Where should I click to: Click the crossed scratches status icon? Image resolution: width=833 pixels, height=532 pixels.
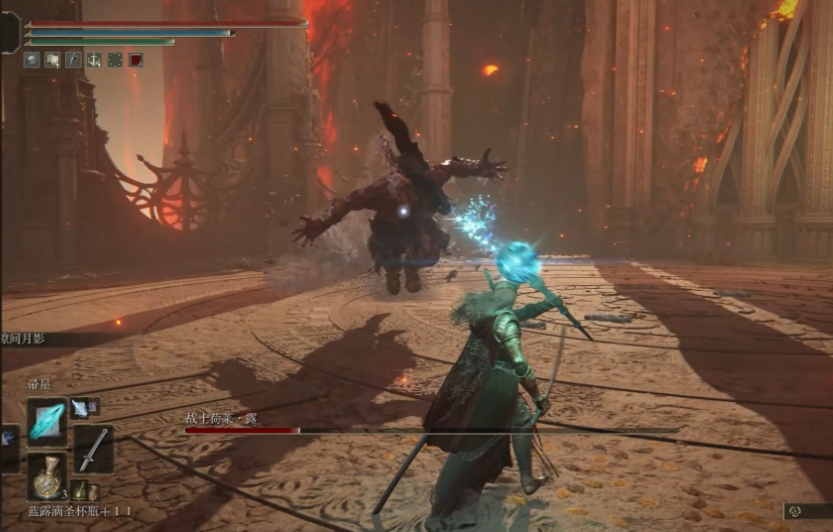pyautogui.click(x=73, y=60)
